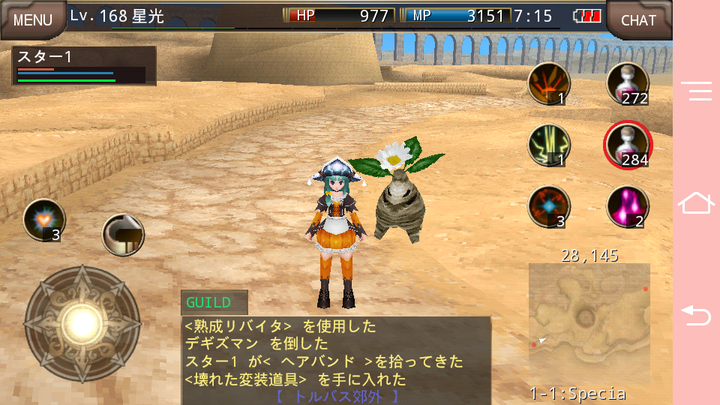Tap the Android back arrow
The image size is (720, 405).
point(696,314)
